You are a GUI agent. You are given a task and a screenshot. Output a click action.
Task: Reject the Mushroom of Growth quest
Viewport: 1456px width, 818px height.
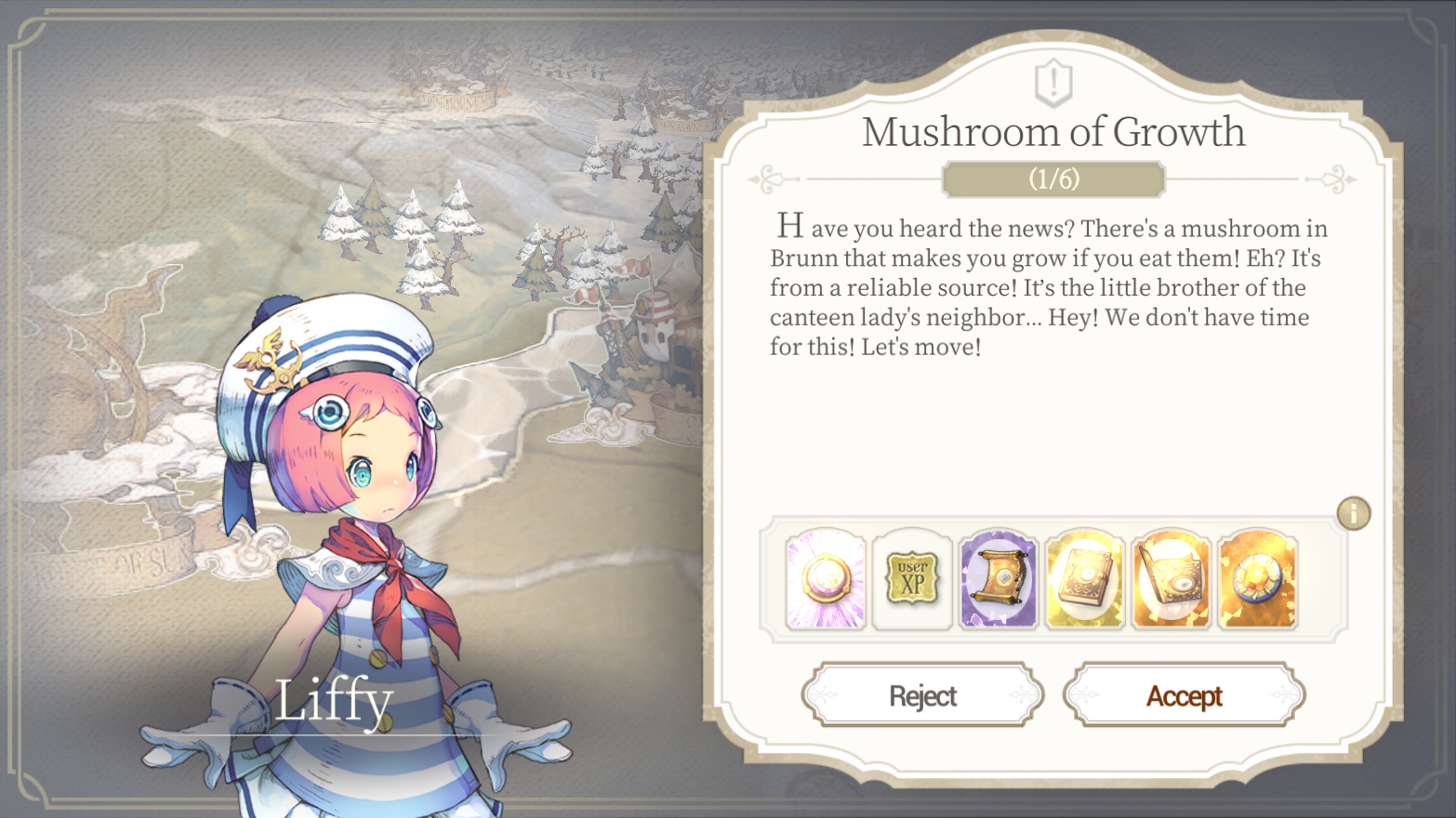tap(922, 695)
